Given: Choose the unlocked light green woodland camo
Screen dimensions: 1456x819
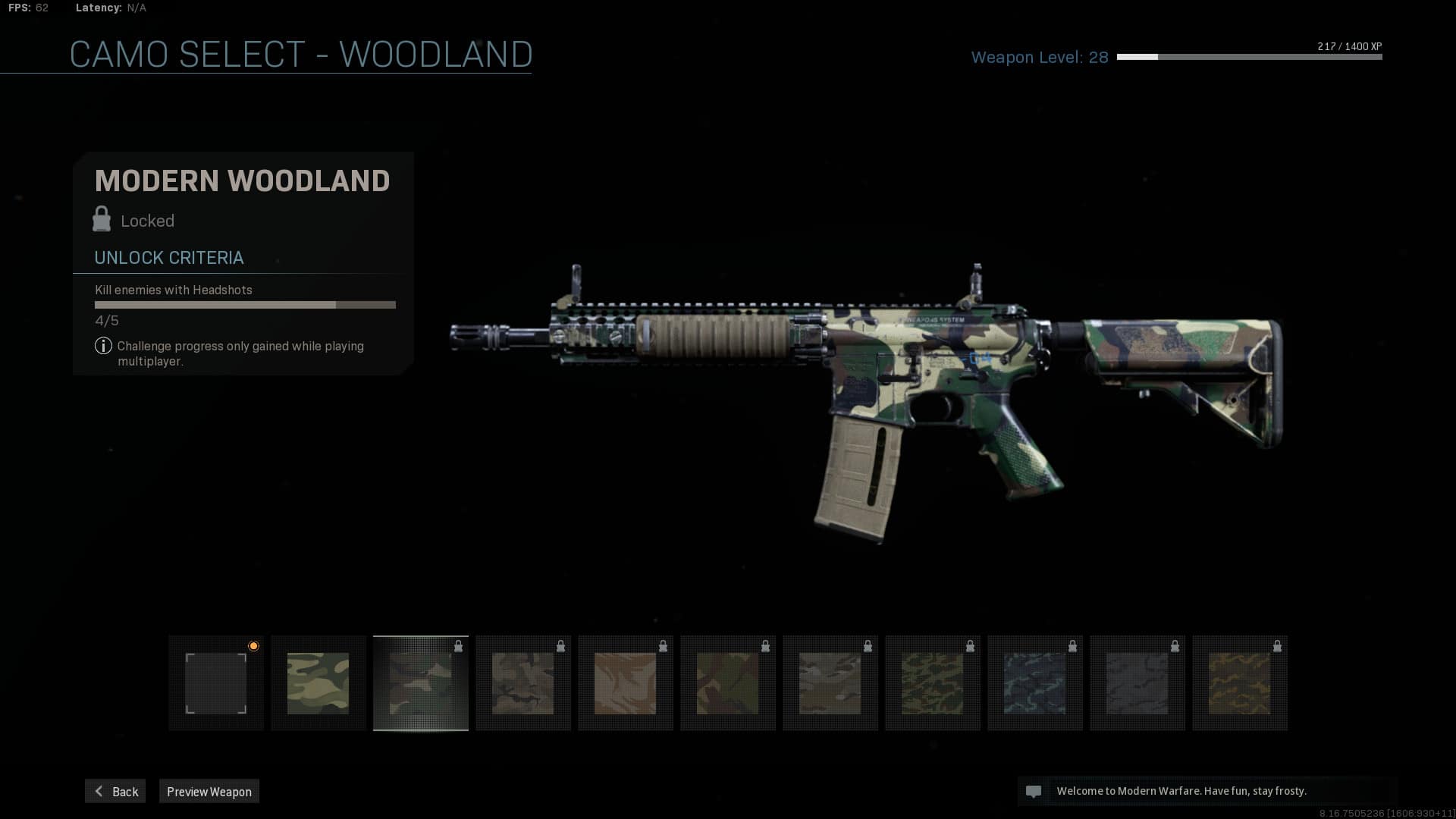Looking at the screenshot, I should (x=318, y=683).
